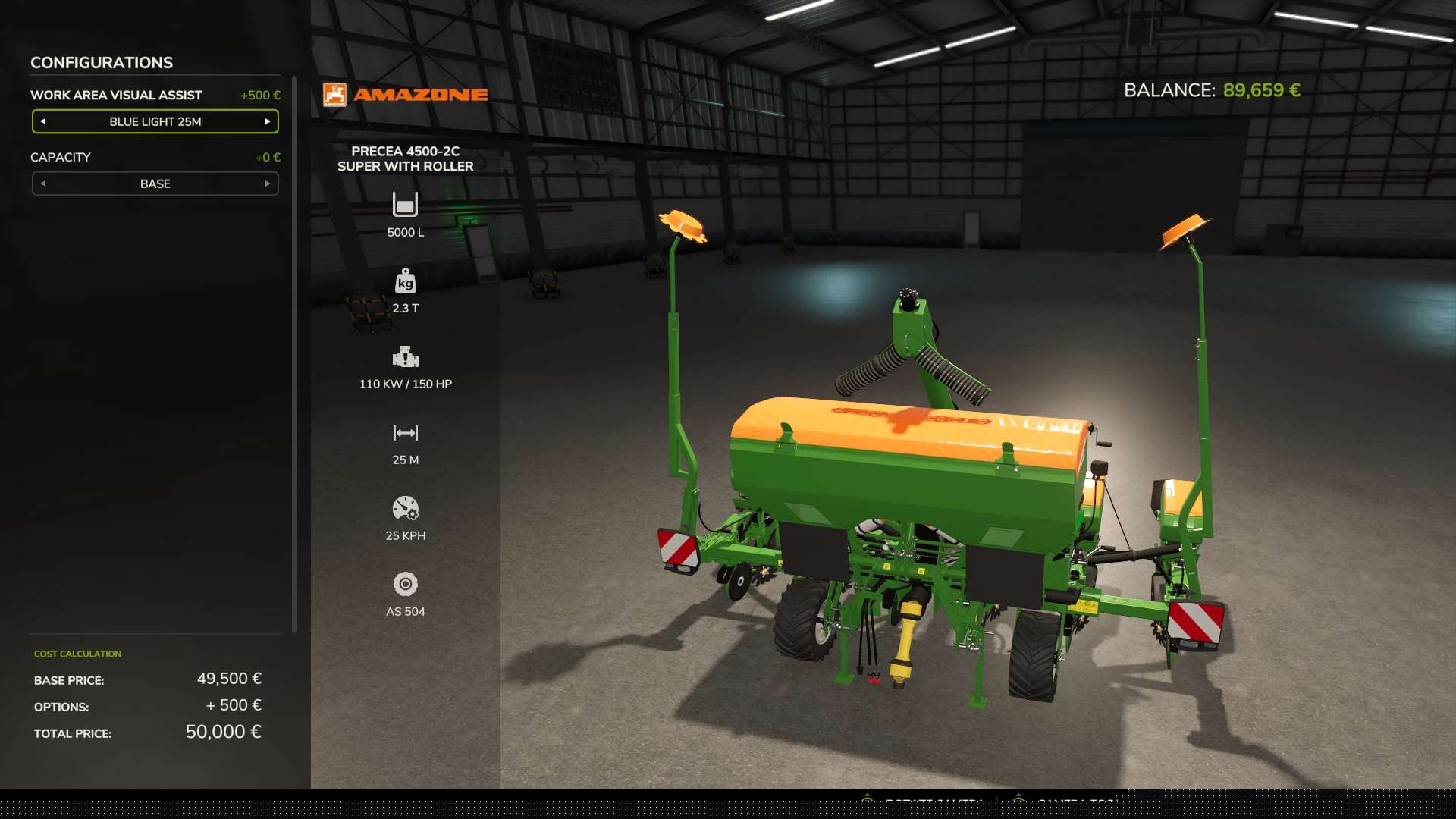The height and width of the screenshot is (819, 1456).
Task: Choose previous Capacity option
Action: [43, 184]
